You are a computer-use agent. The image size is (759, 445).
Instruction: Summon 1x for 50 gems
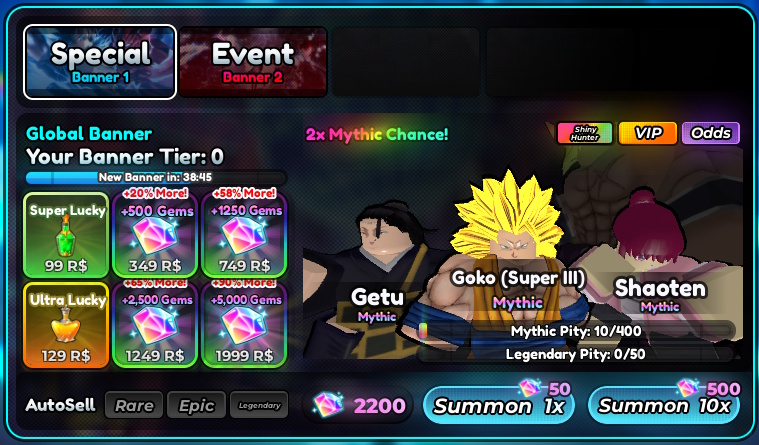499,405
